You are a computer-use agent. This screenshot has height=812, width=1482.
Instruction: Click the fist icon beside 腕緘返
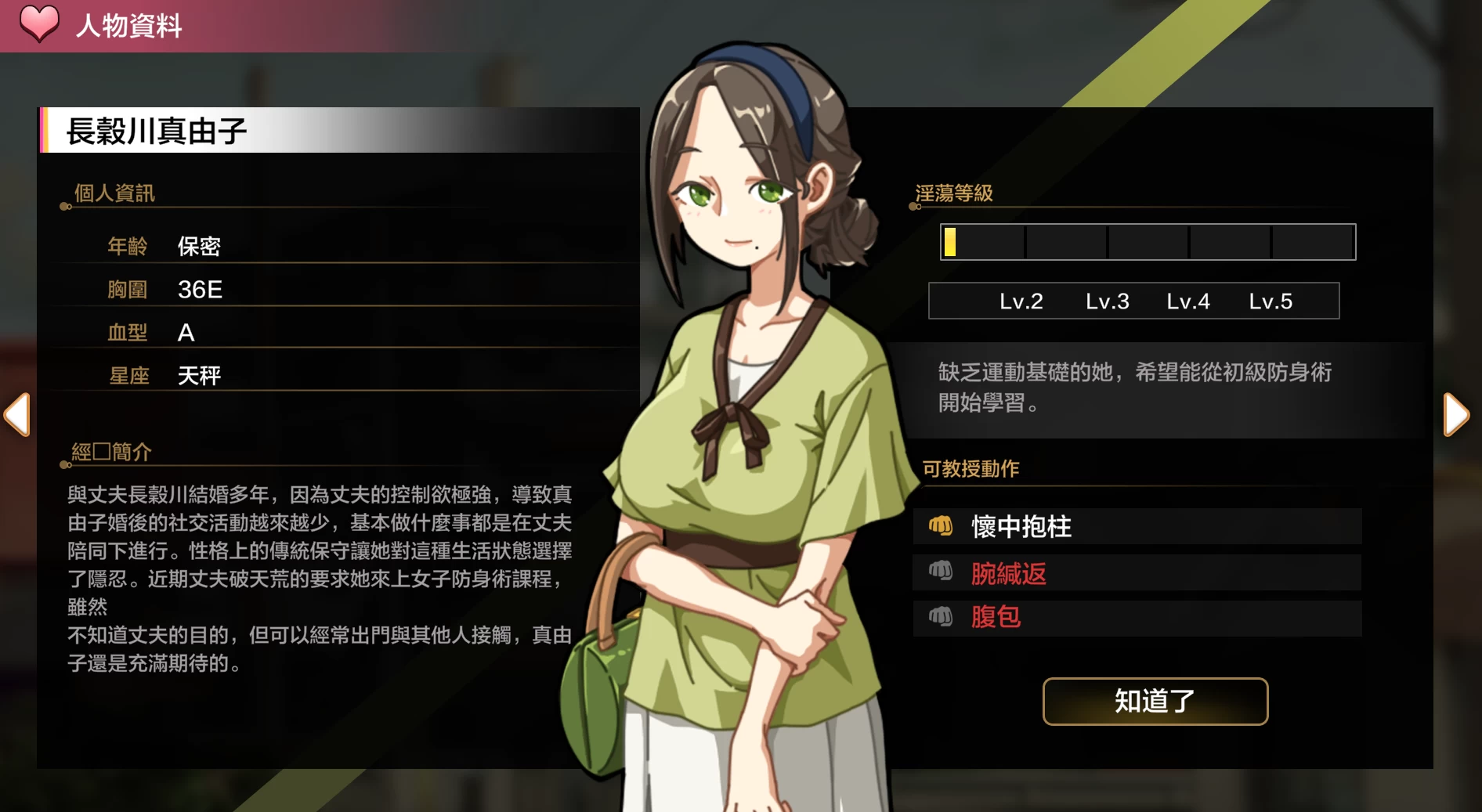[942, 572]
